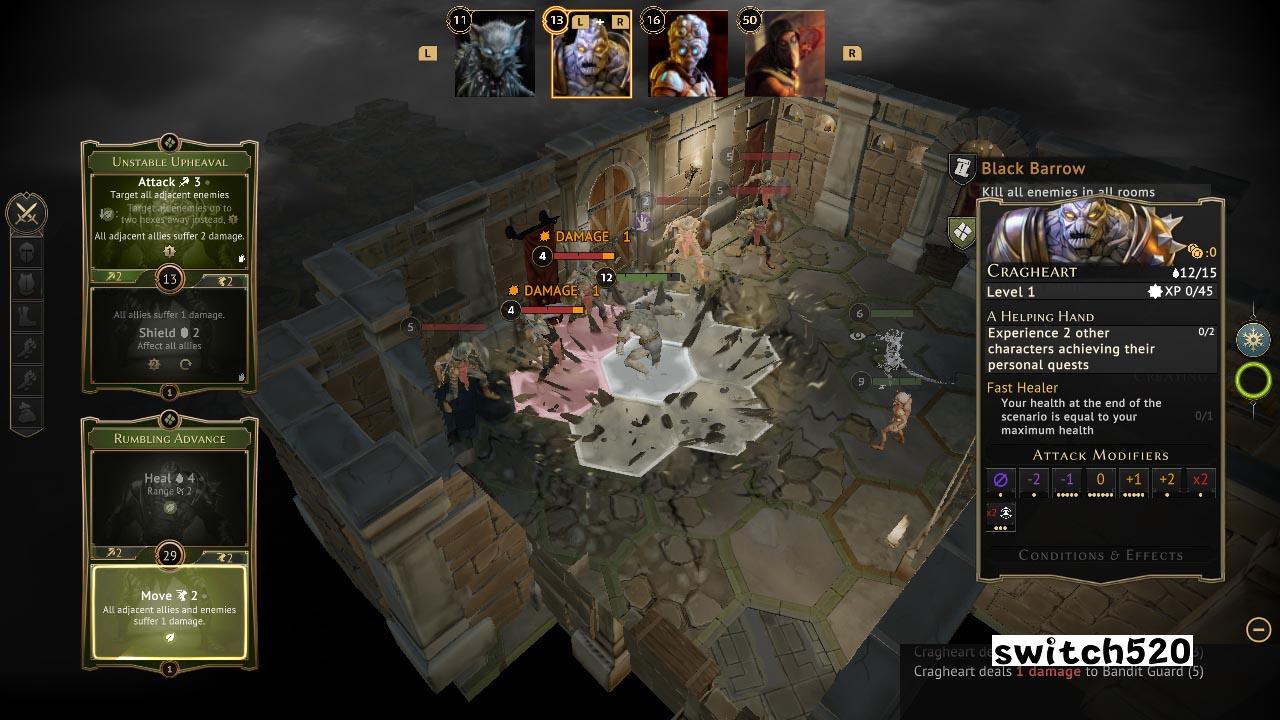Click the XP 0/45 progress indicator
The width and height of the screenshot is (1280, 720).
click(1179, 291)
